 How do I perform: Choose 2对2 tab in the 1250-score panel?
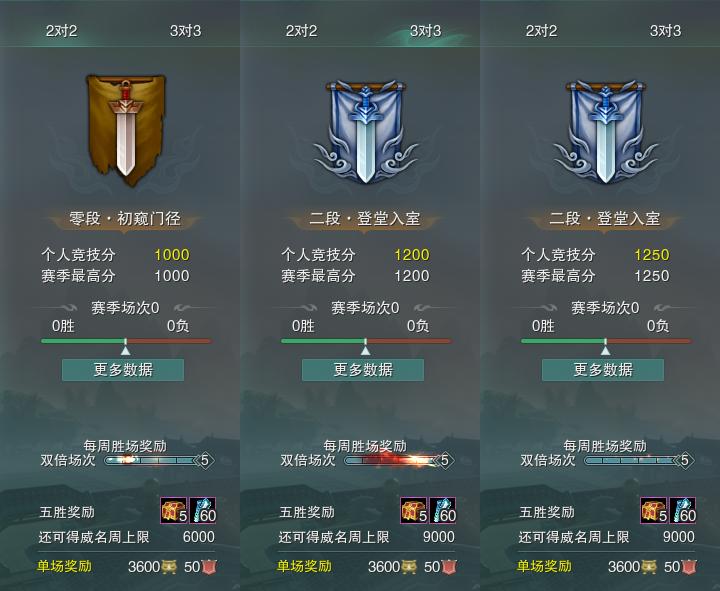[x=542, y=30]
